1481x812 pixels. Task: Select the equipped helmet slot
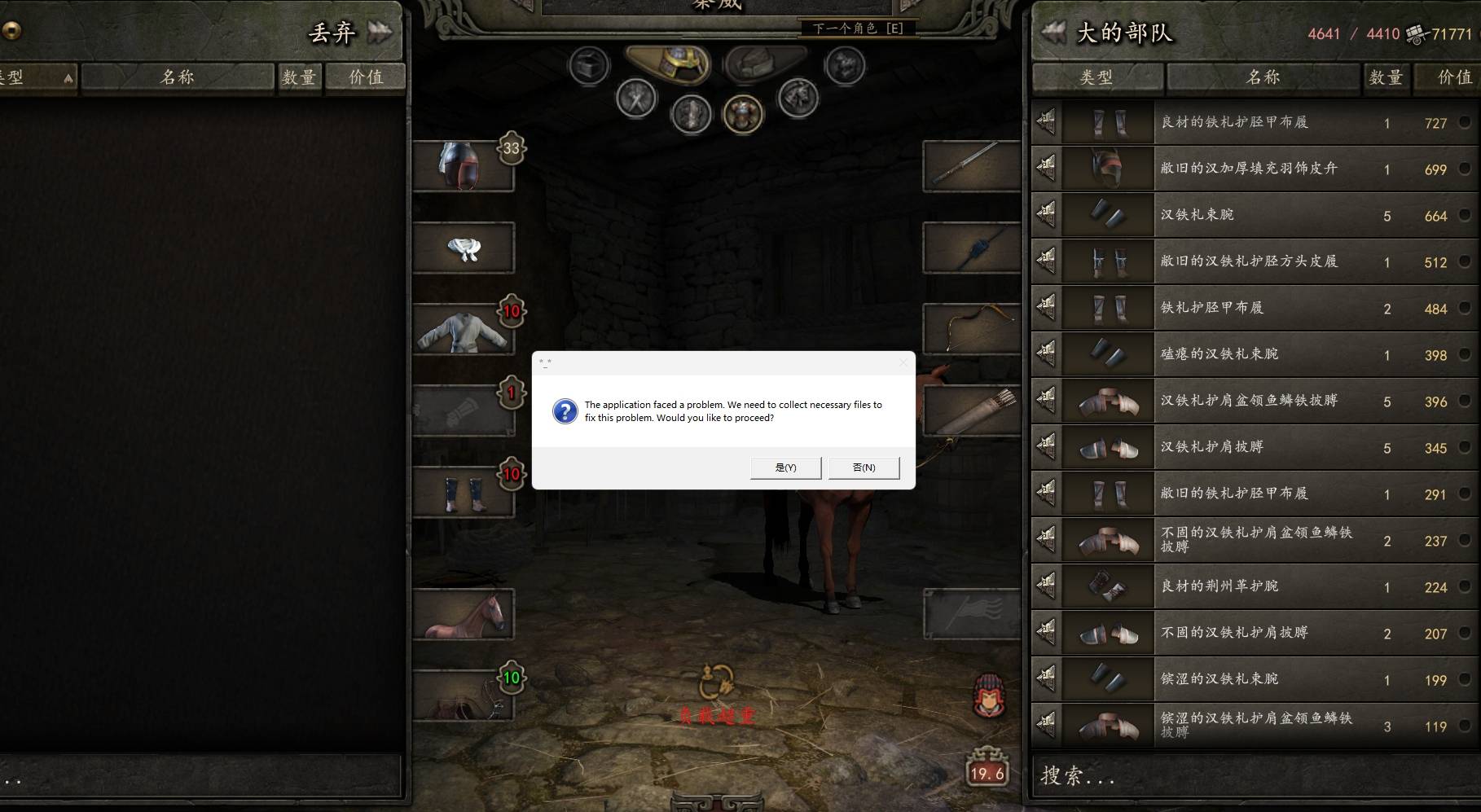[463, 166]
